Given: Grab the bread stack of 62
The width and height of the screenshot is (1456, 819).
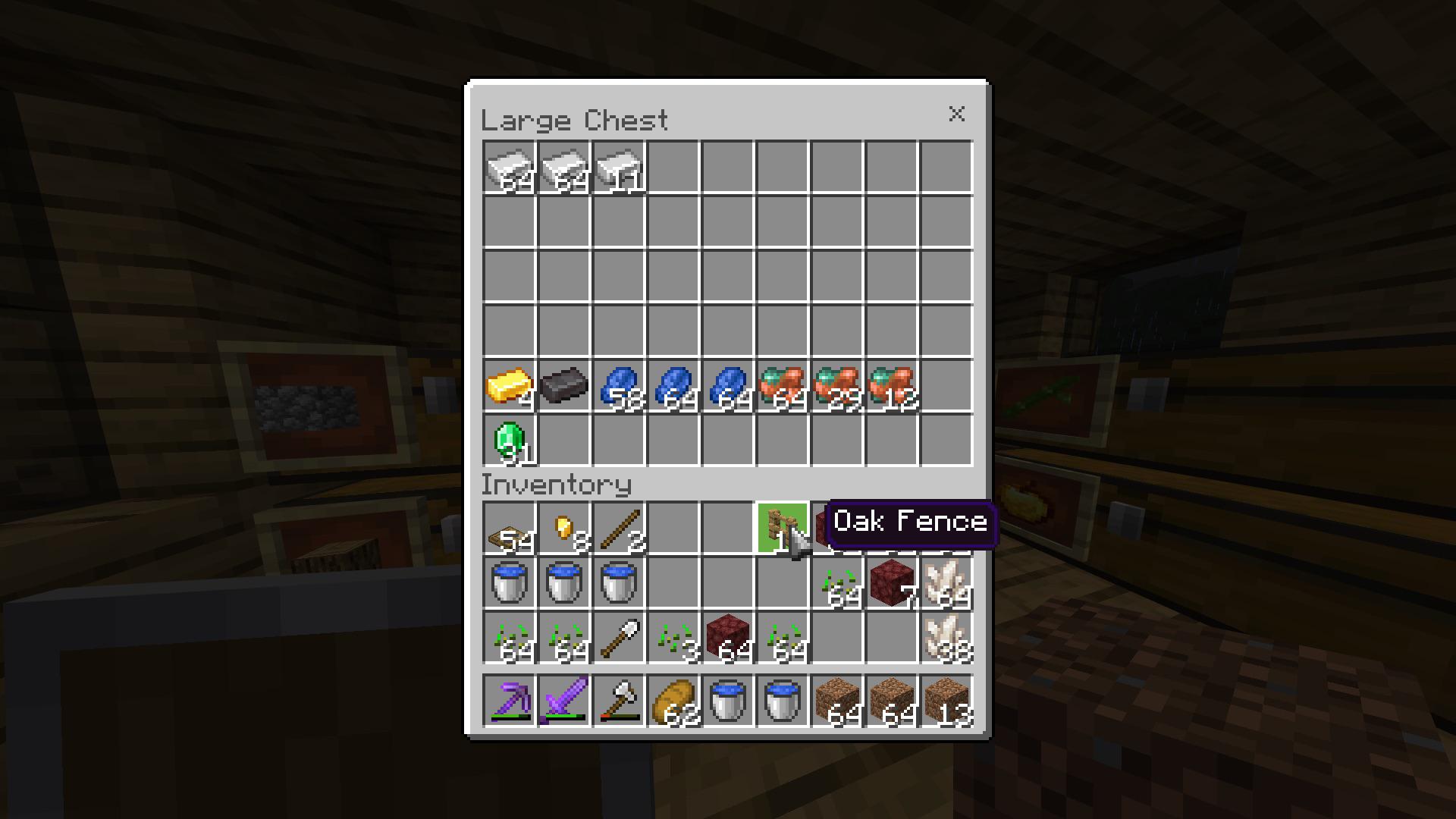Looking at the screenshot, I should click(x=673, y=701).
